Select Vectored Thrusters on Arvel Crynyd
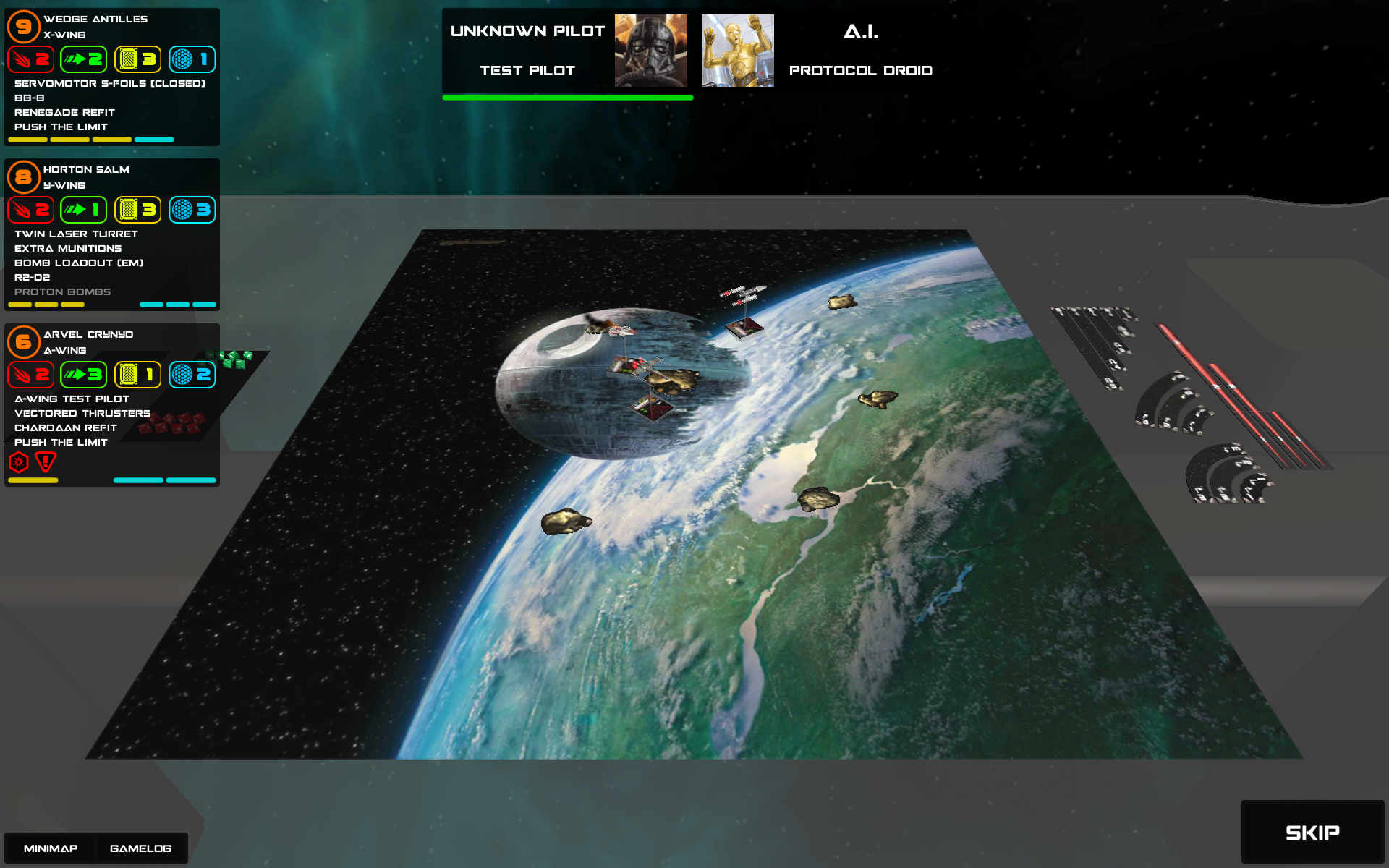 [x=82, y=413]
